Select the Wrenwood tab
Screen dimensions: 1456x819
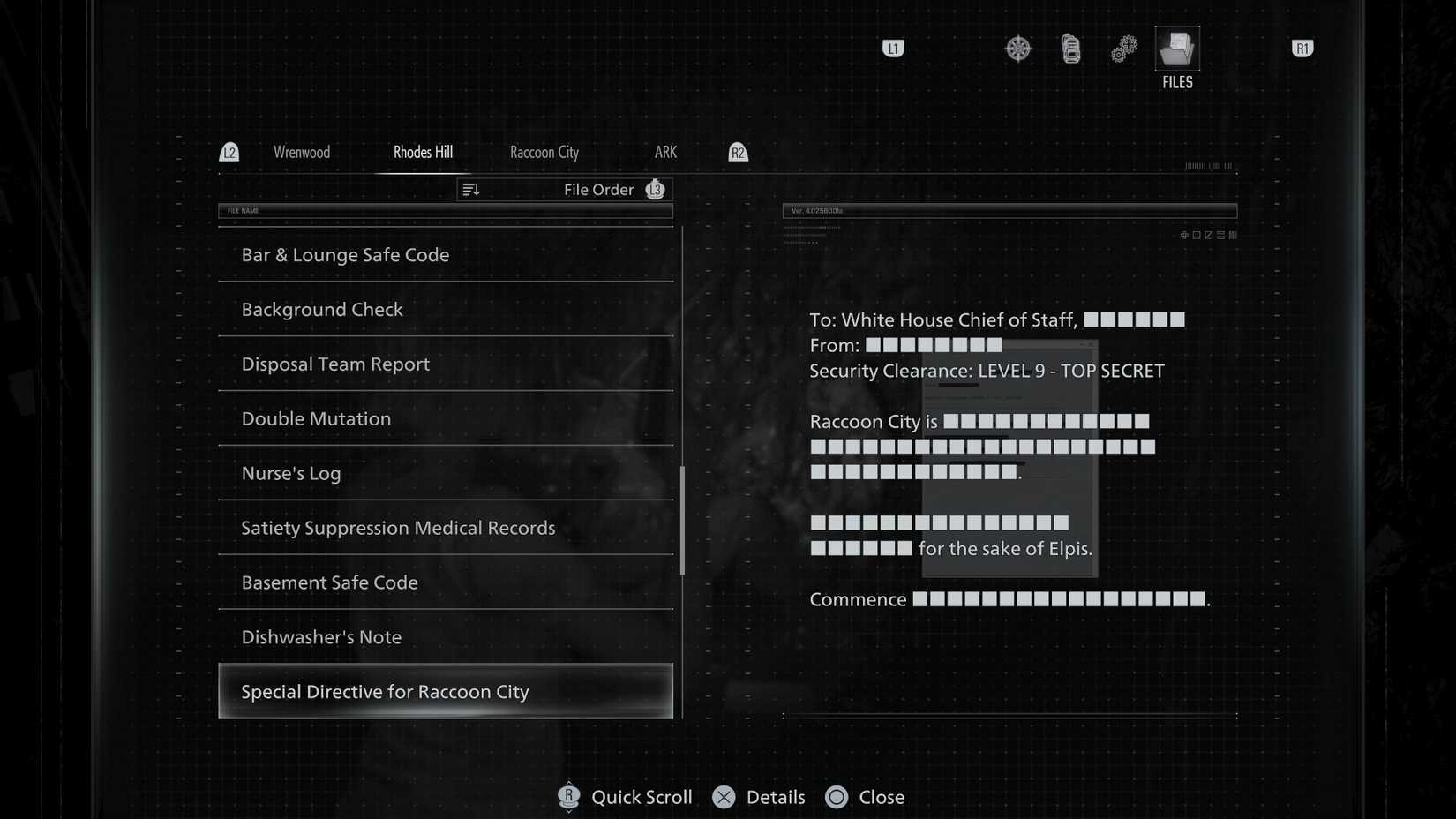[302, 152]
